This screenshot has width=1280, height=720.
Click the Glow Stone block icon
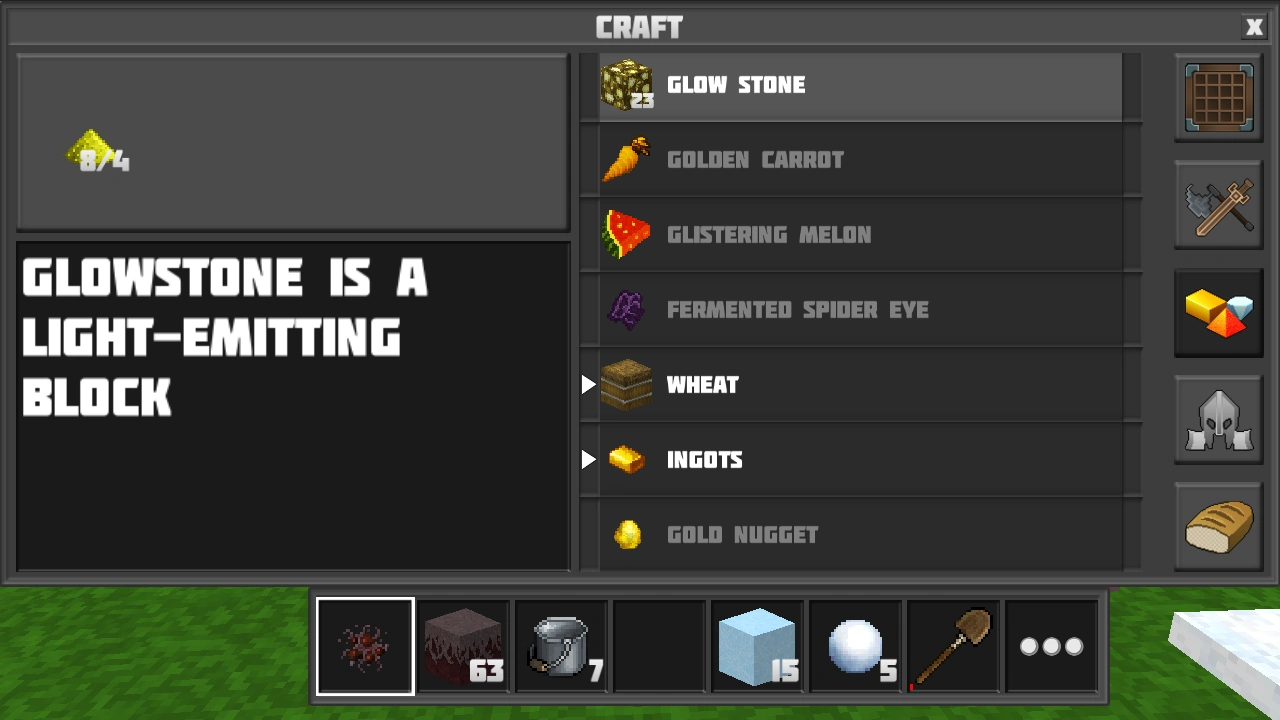tap(627, 85)
